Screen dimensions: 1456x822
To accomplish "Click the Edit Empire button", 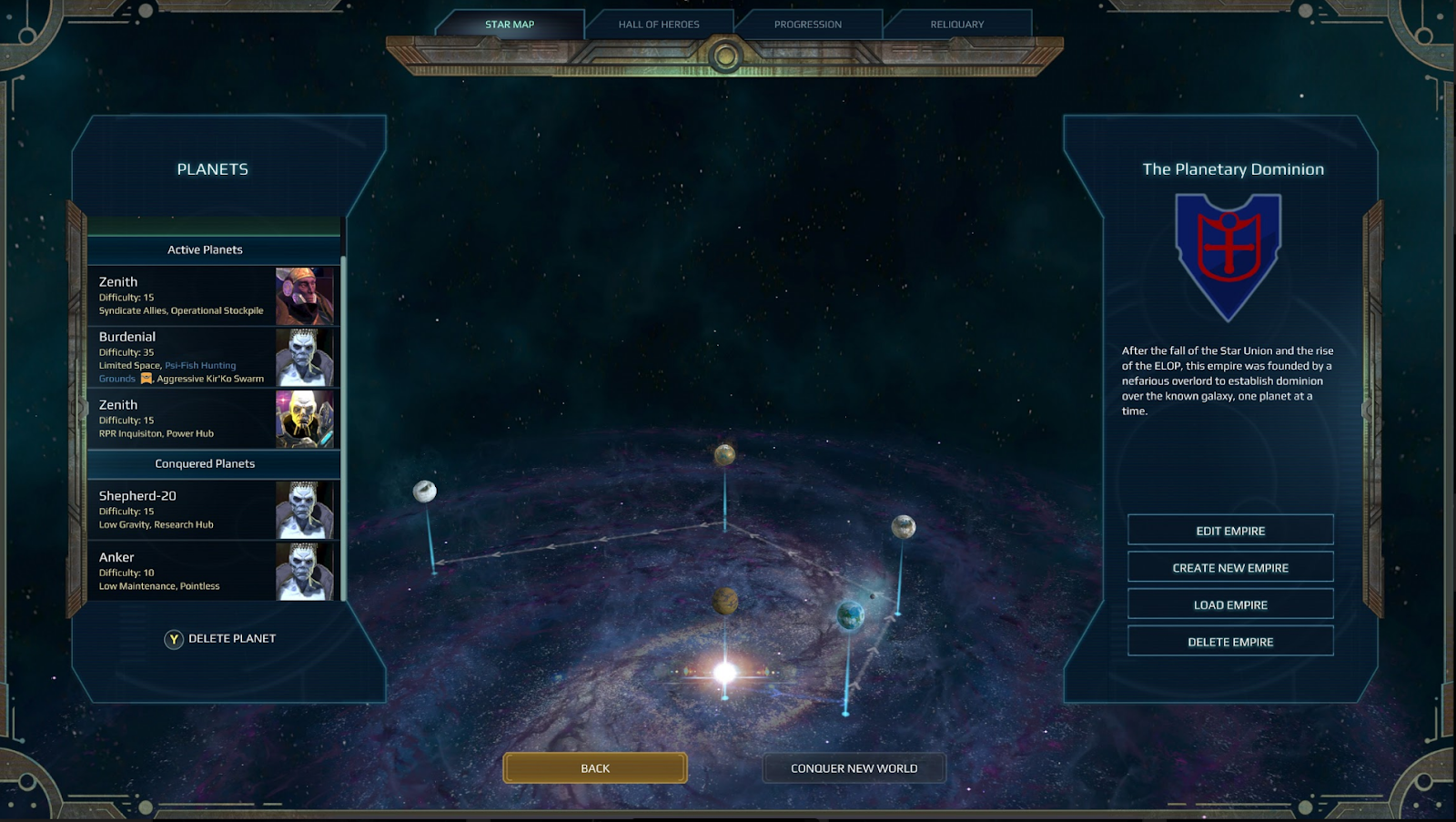I will [1230, 531].
